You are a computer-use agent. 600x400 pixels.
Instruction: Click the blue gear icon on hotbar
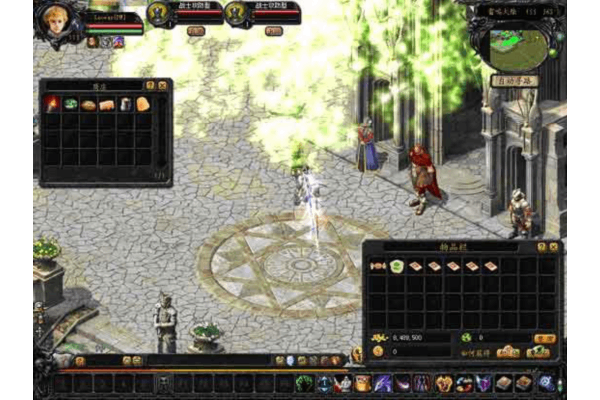(546, 383)
